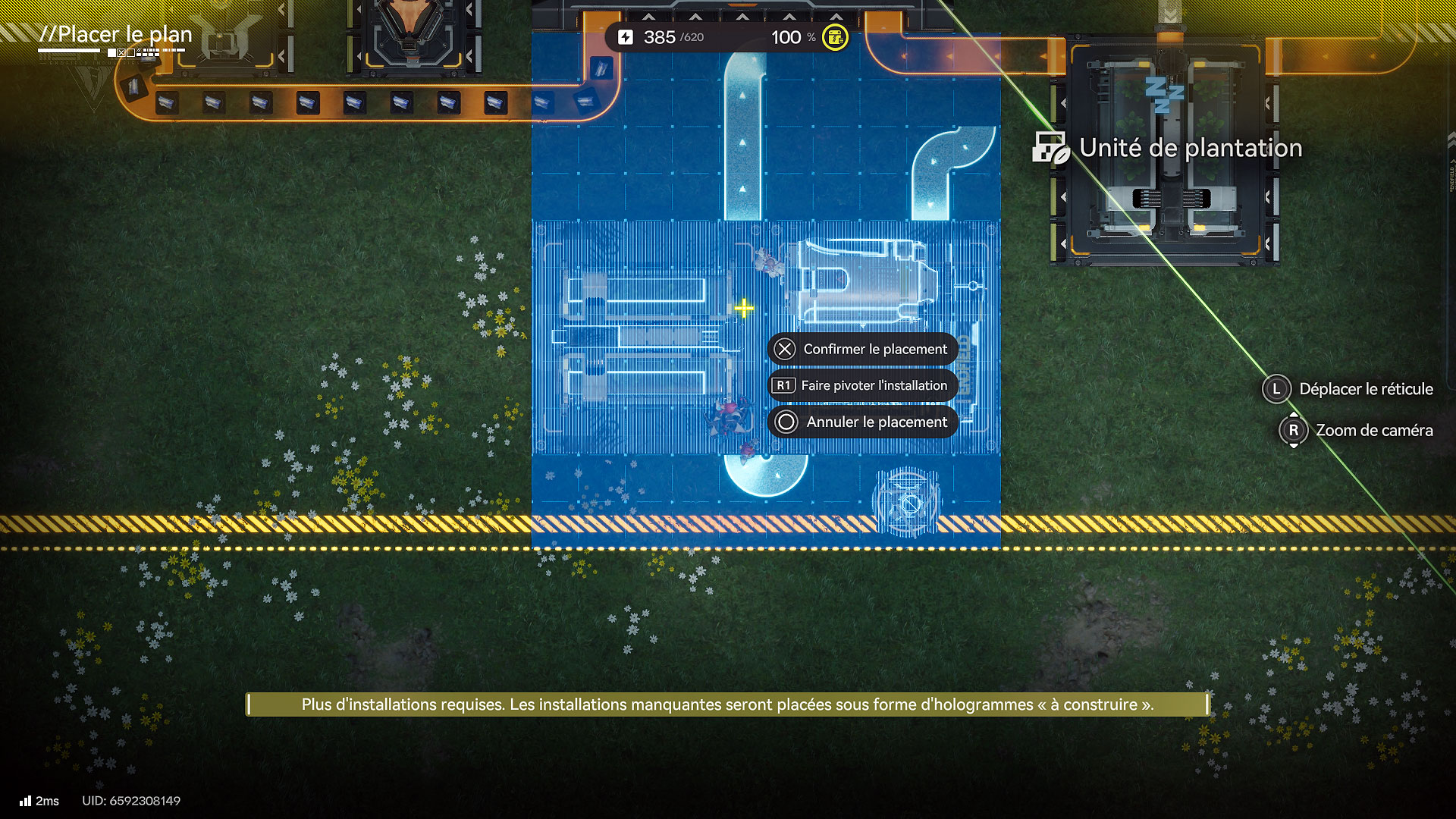Viewport: 1456px width, 819px height.
Task: Confirm the blueprint placement
Action: [863, 349]
